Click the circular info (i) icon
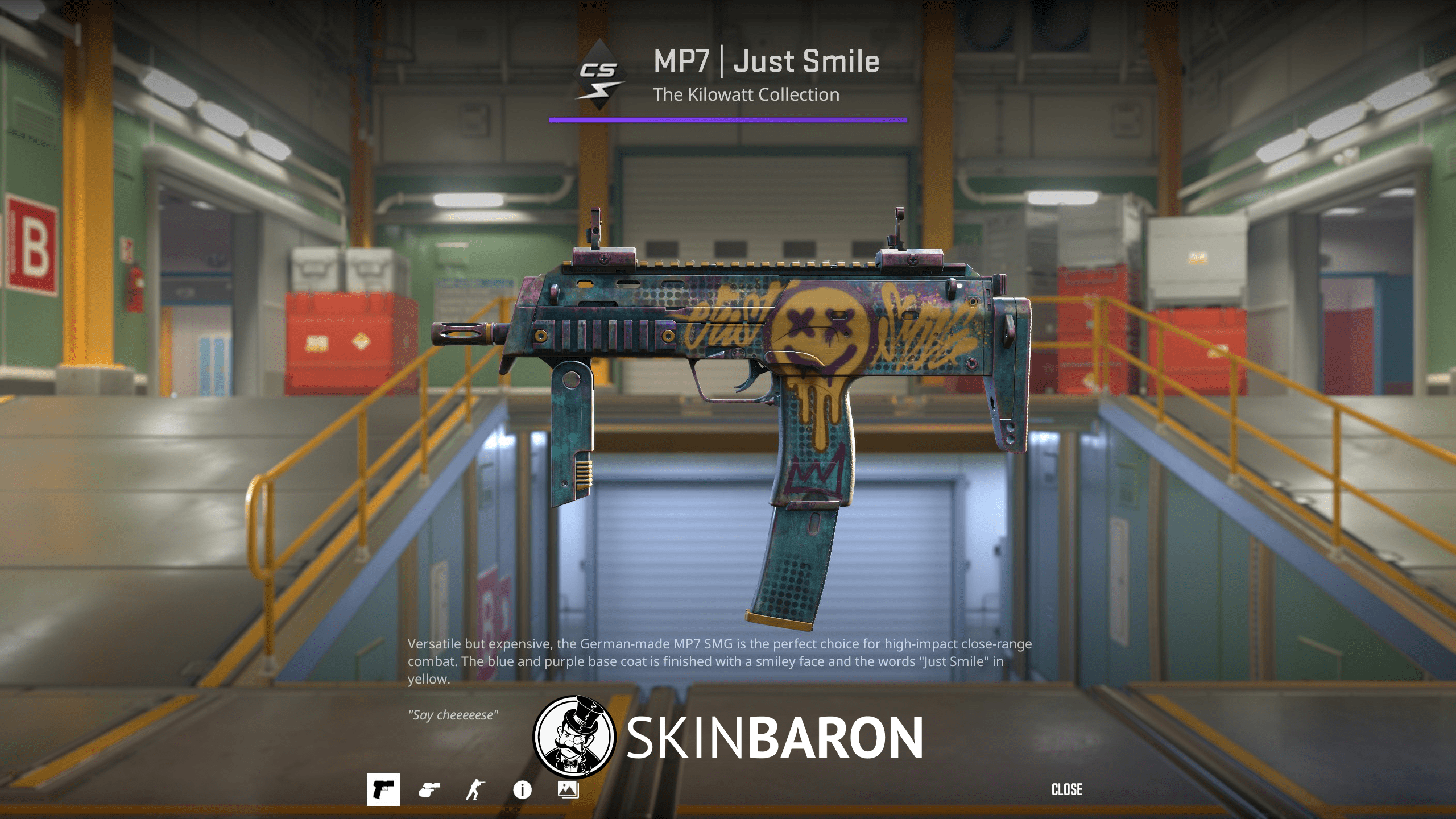This screenshot has width=1456, height=819. (522, 788)
